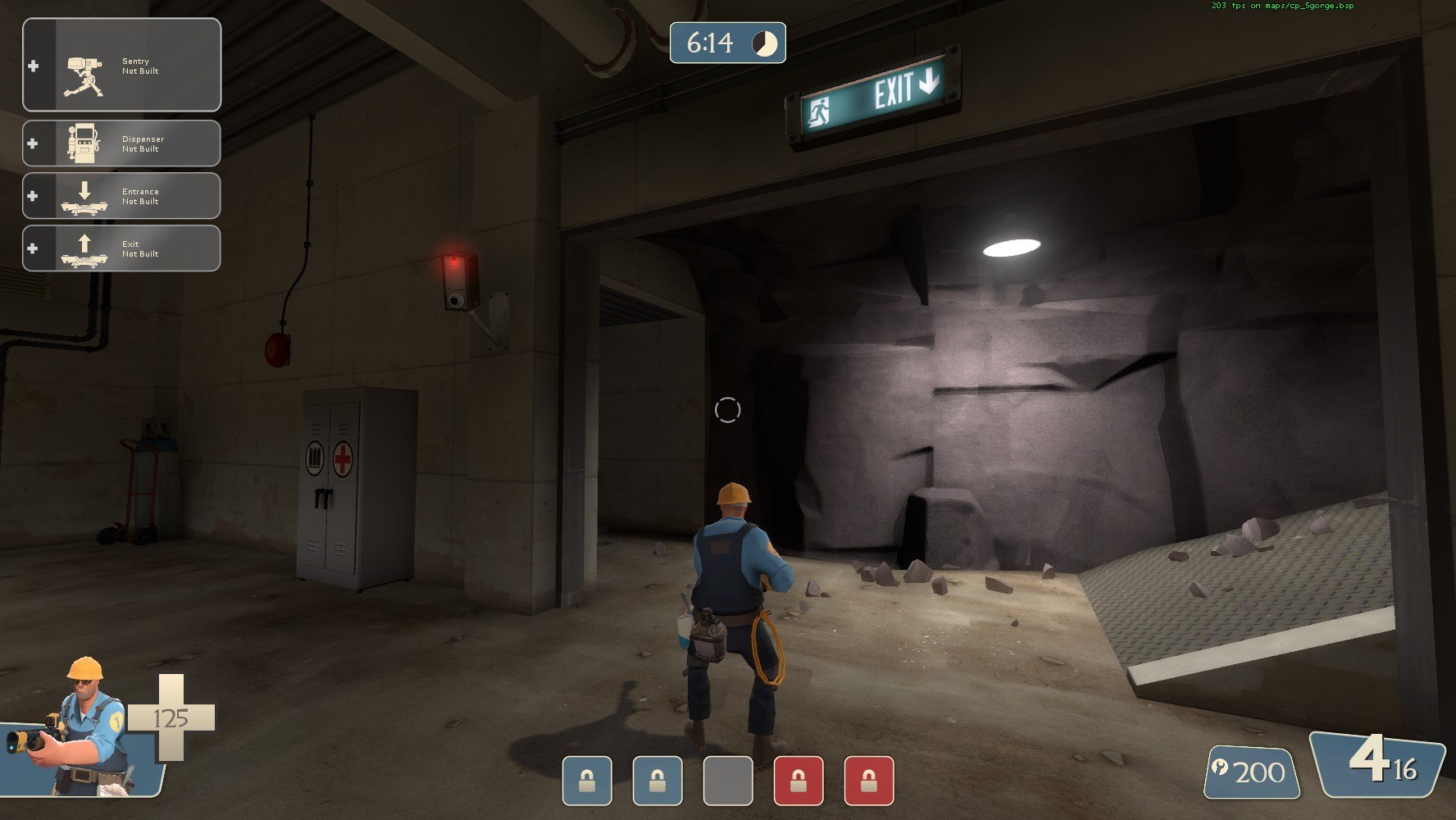Viewport: 1456px width, 820px height.
Task: Click the neutral gray control point icon
Action: click(x=727, y=780)
